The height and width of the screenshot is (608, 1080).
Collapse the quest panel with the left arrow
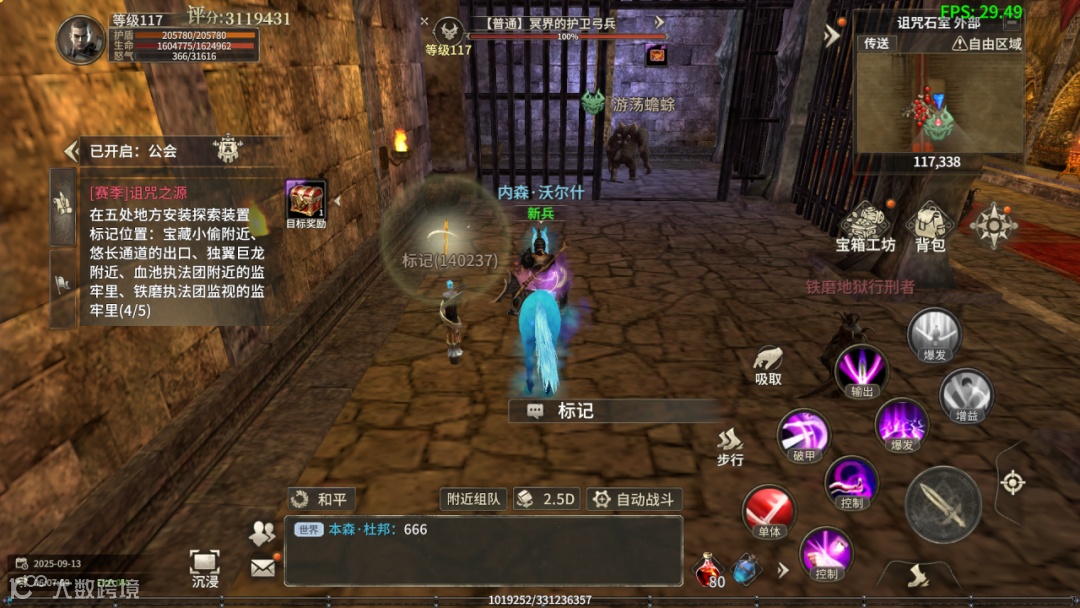point(70,151)
